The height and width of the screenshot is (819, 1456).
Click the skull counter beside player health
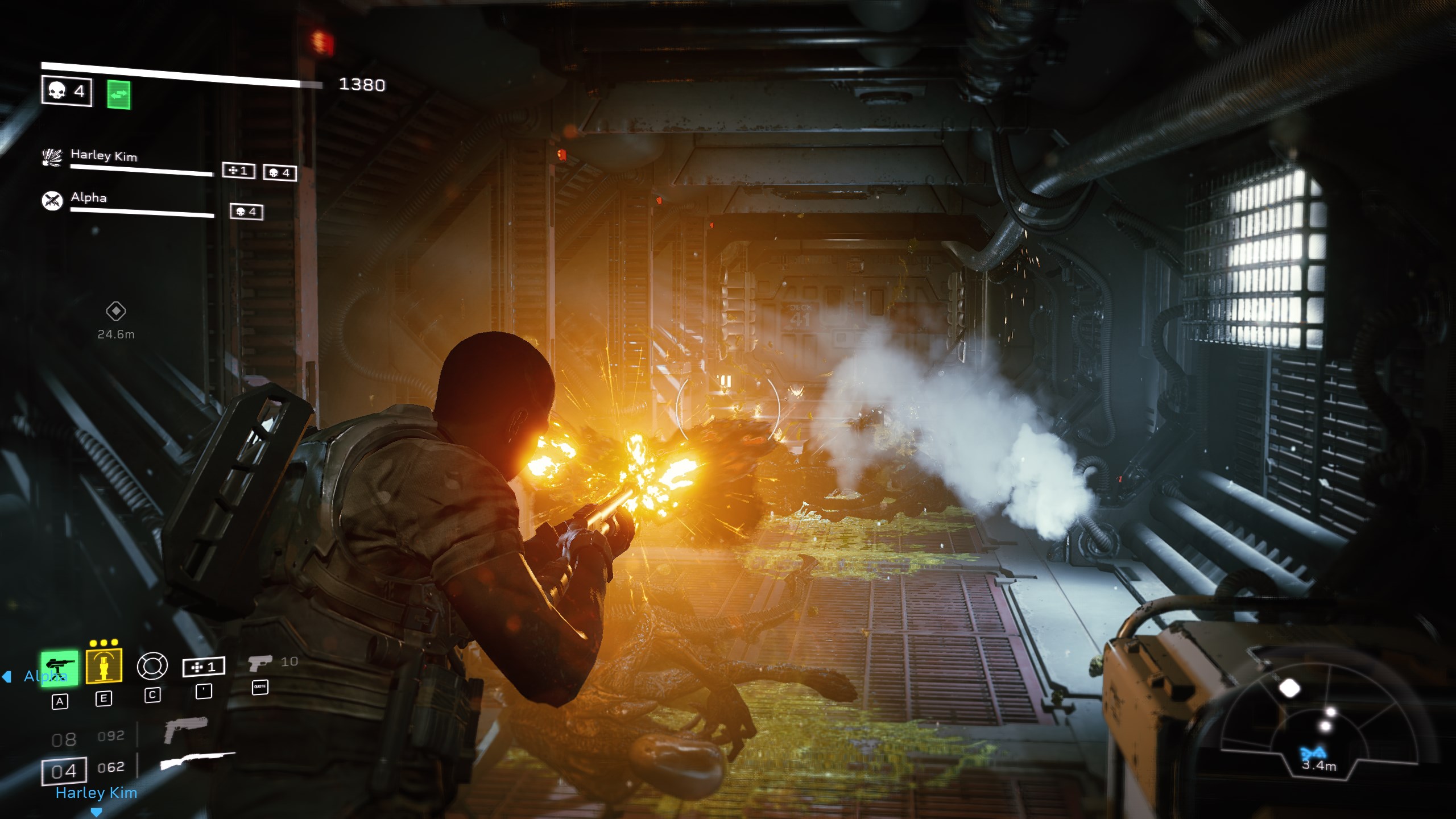(67, 91)
